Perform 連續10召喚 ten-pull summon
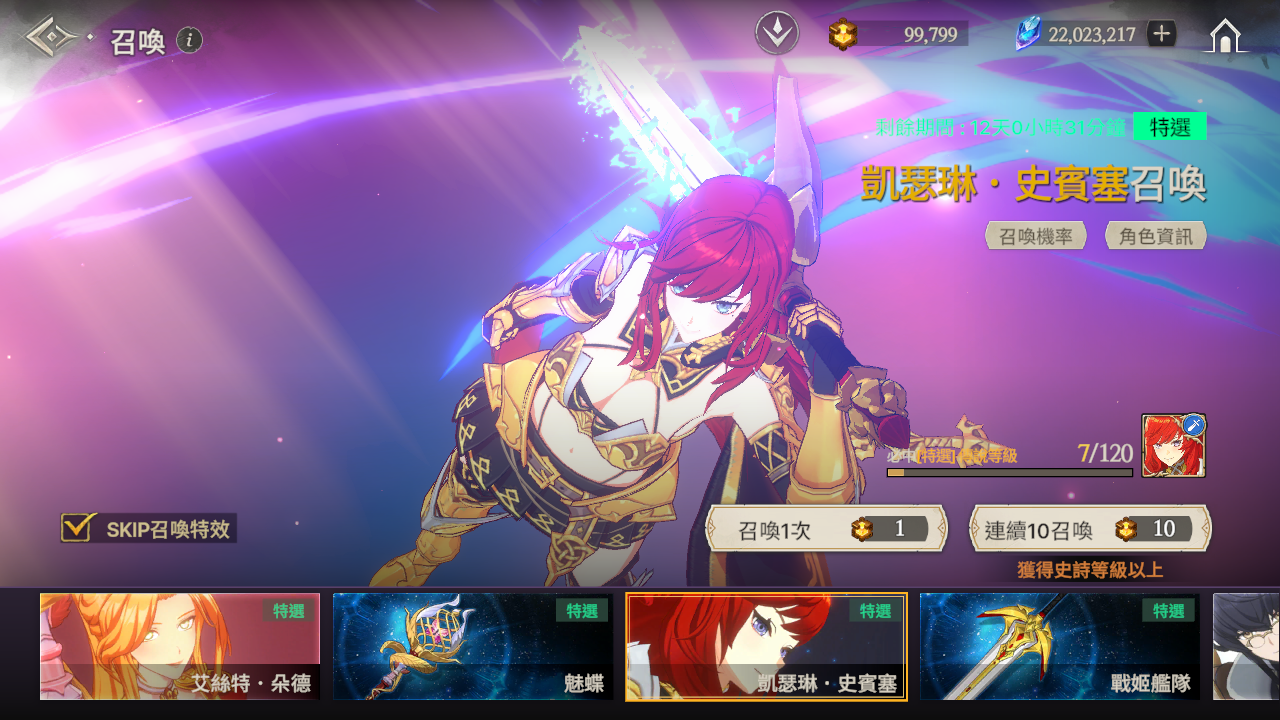The image size is (1280, 720). 1090,529
